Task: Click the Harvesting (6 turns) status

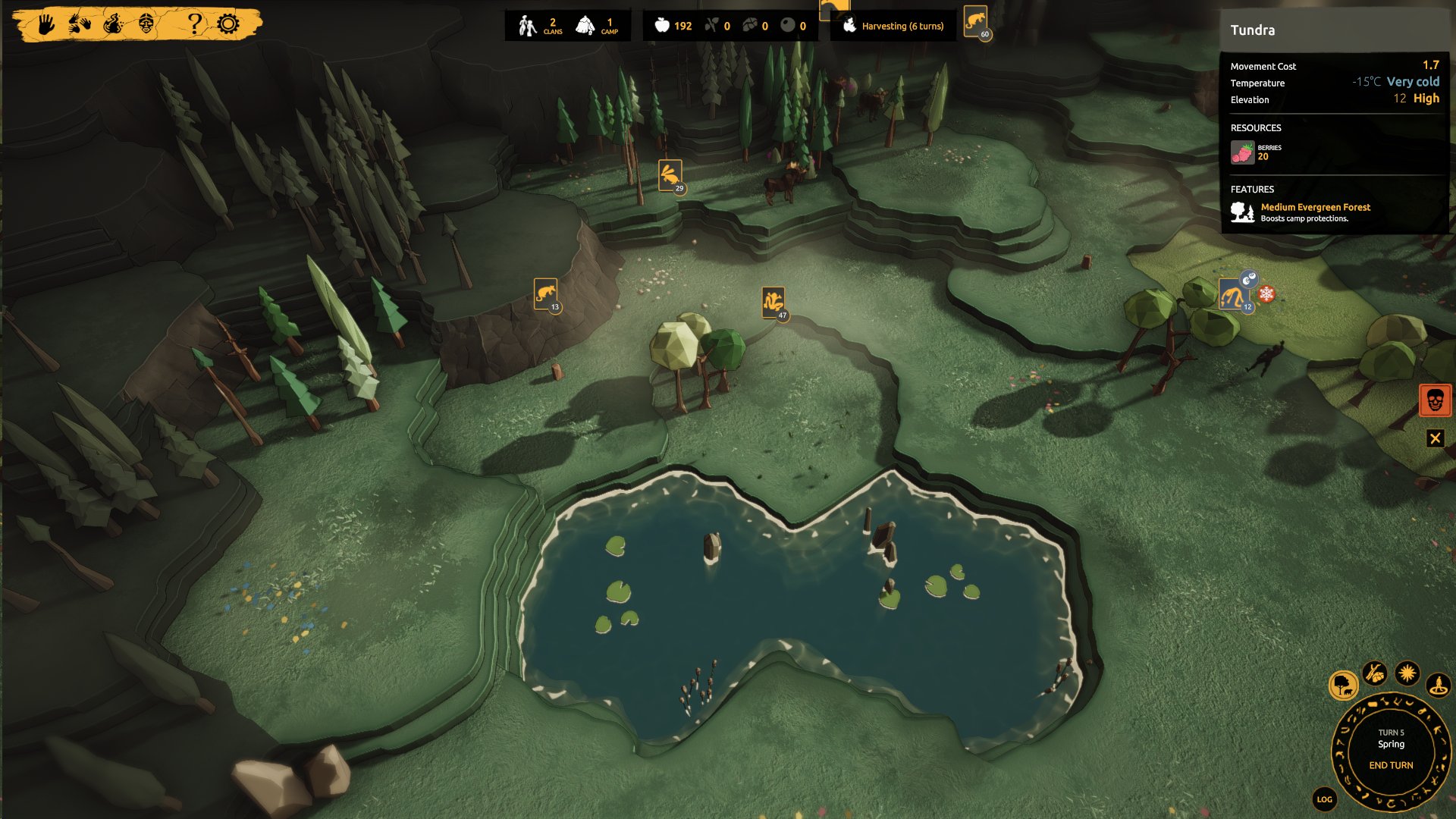Action: 895,26
